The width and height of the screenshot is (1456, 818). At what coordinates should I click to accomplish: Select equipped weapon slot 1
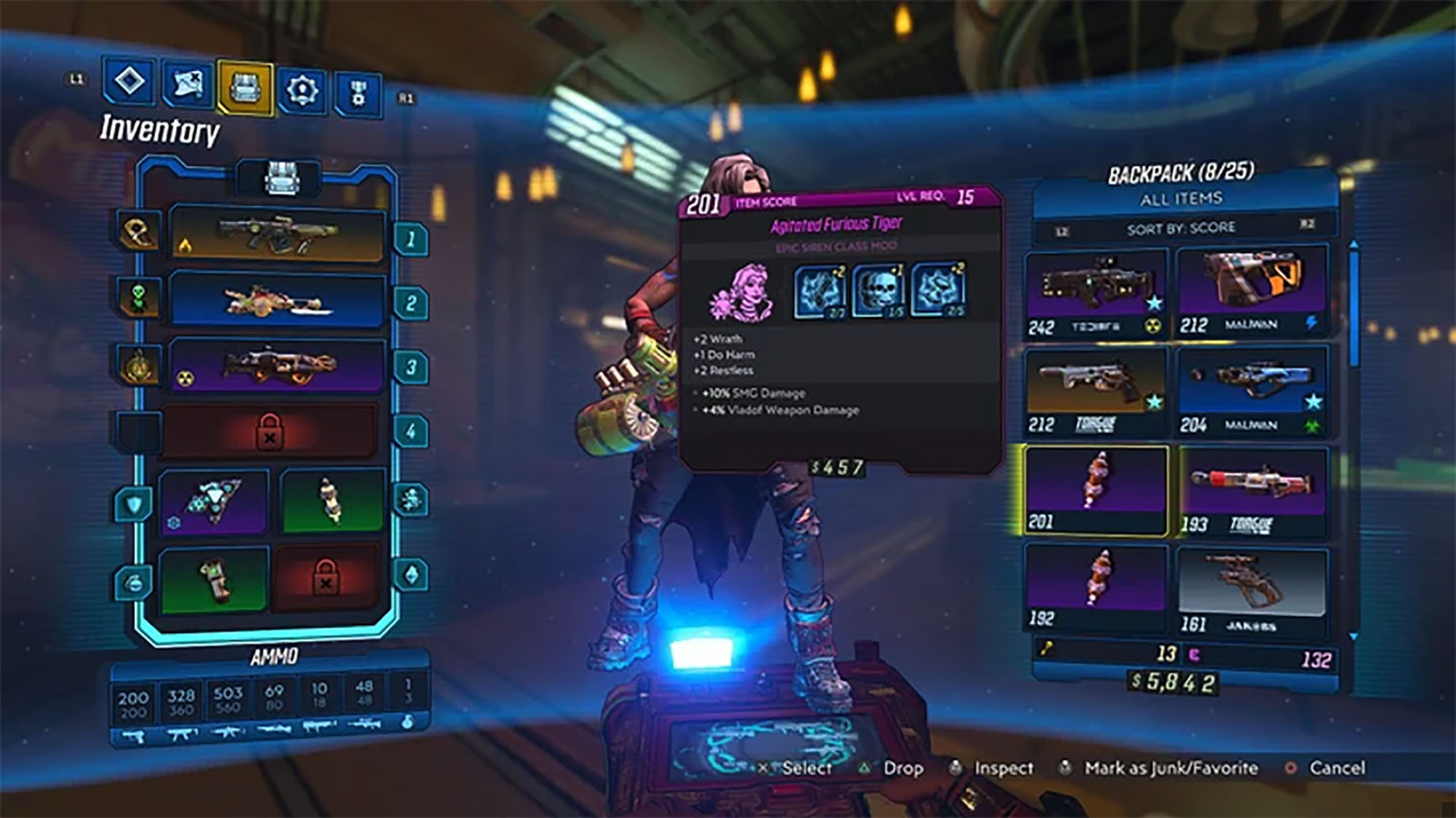[x=277, y=234]
